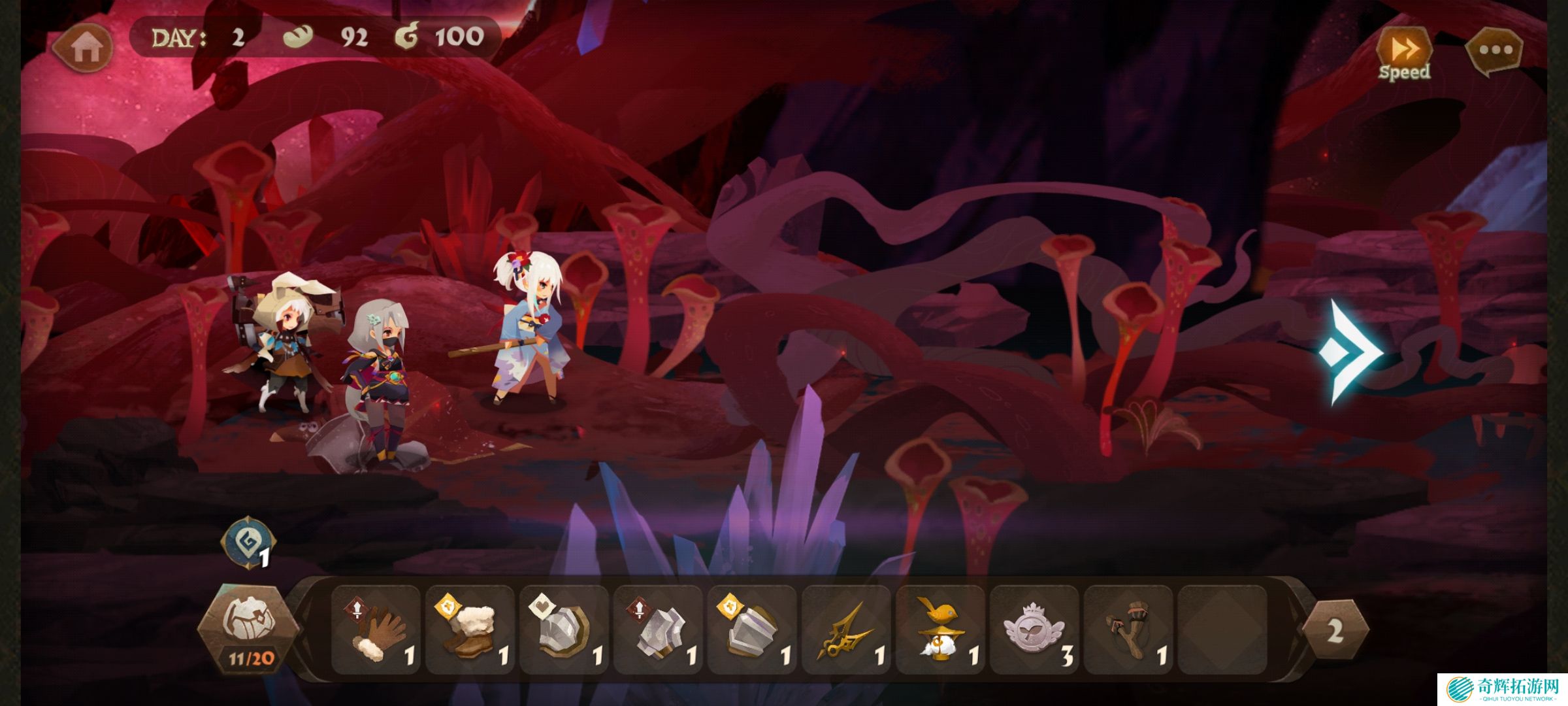Return to the home screen

click(83, 47)
